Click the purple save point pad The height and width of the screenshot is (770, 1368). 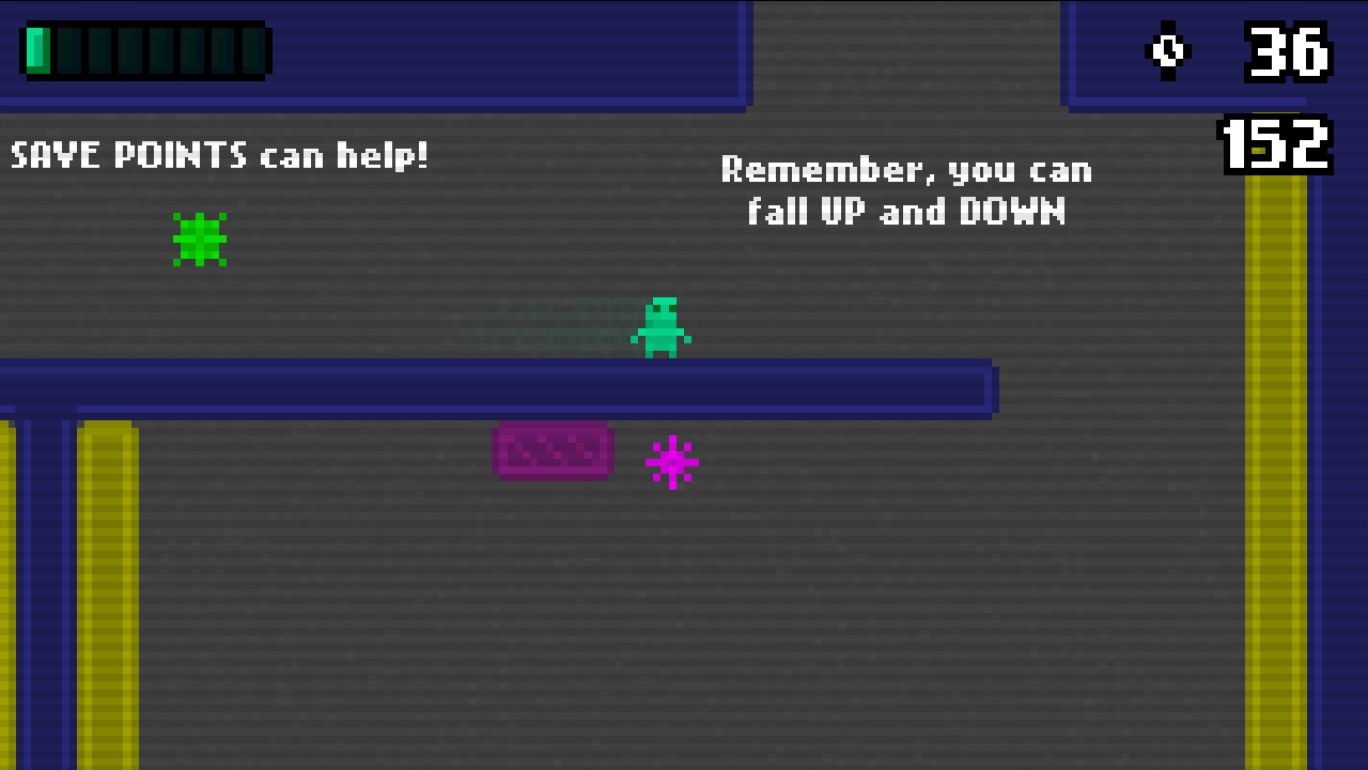pyautogui.click(x=553, y=452)
